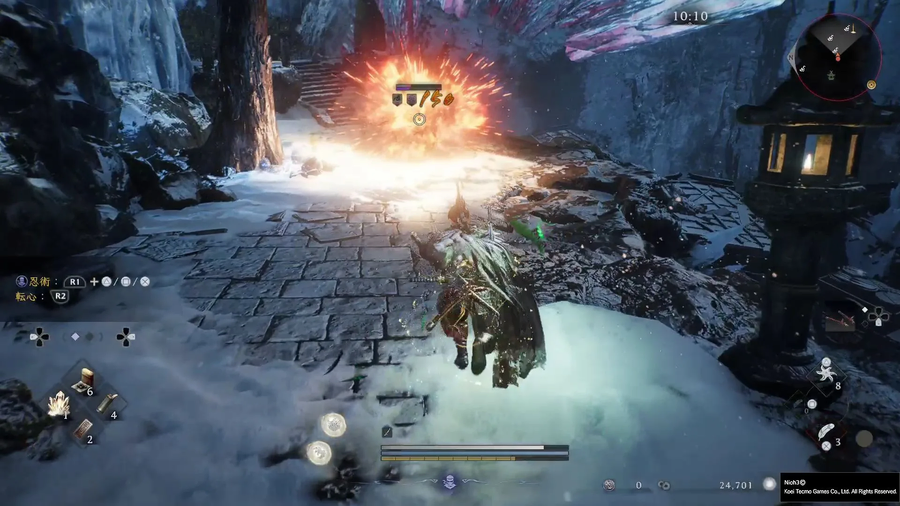Open the circular minimap
The width and height of the screenshot is (900, 506).
[x=837, y=57]
